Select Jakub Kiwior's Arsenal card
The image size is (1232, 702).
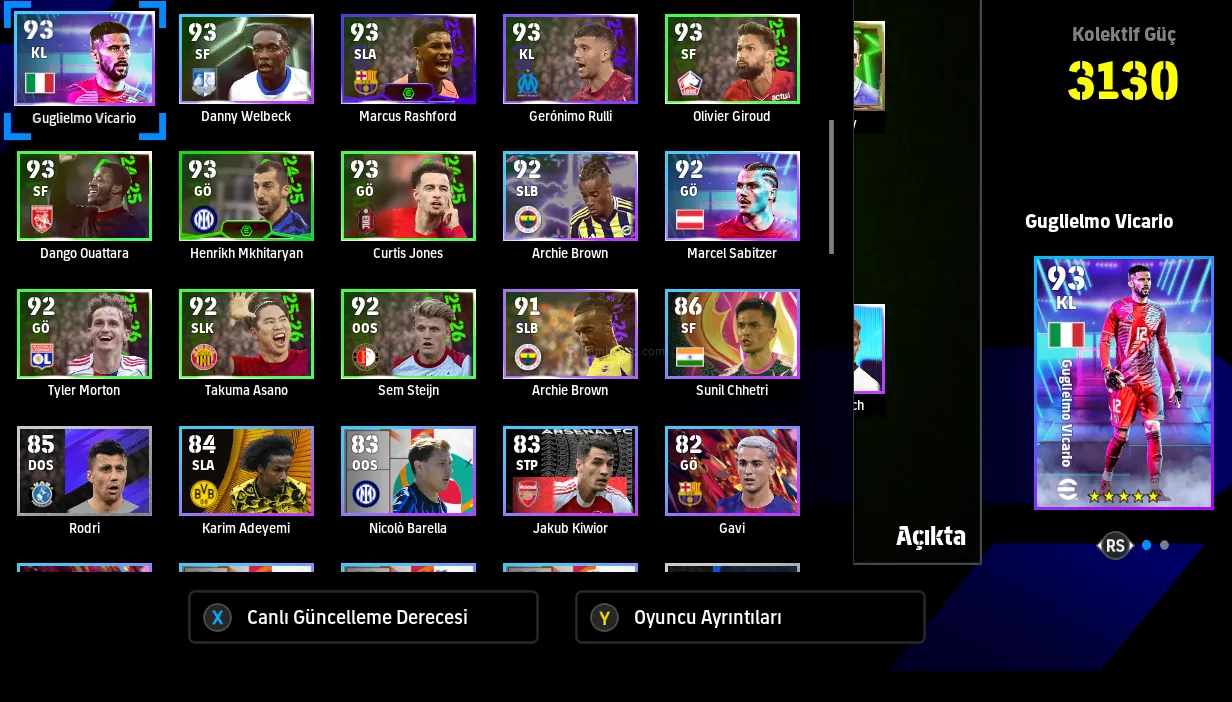point(570,471)
